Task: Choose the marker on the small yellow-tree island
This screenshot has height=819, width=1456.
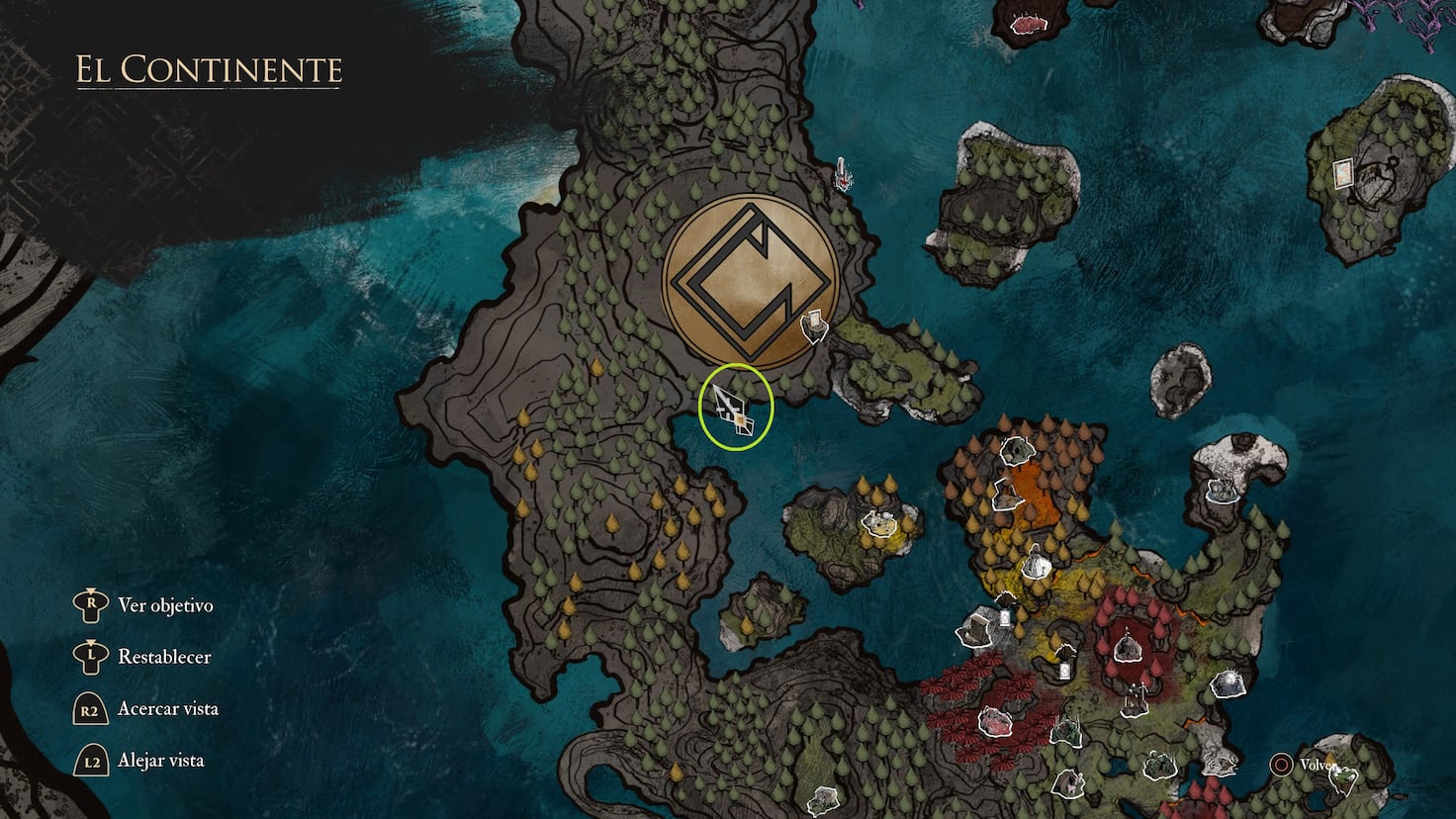Action: 875,521
